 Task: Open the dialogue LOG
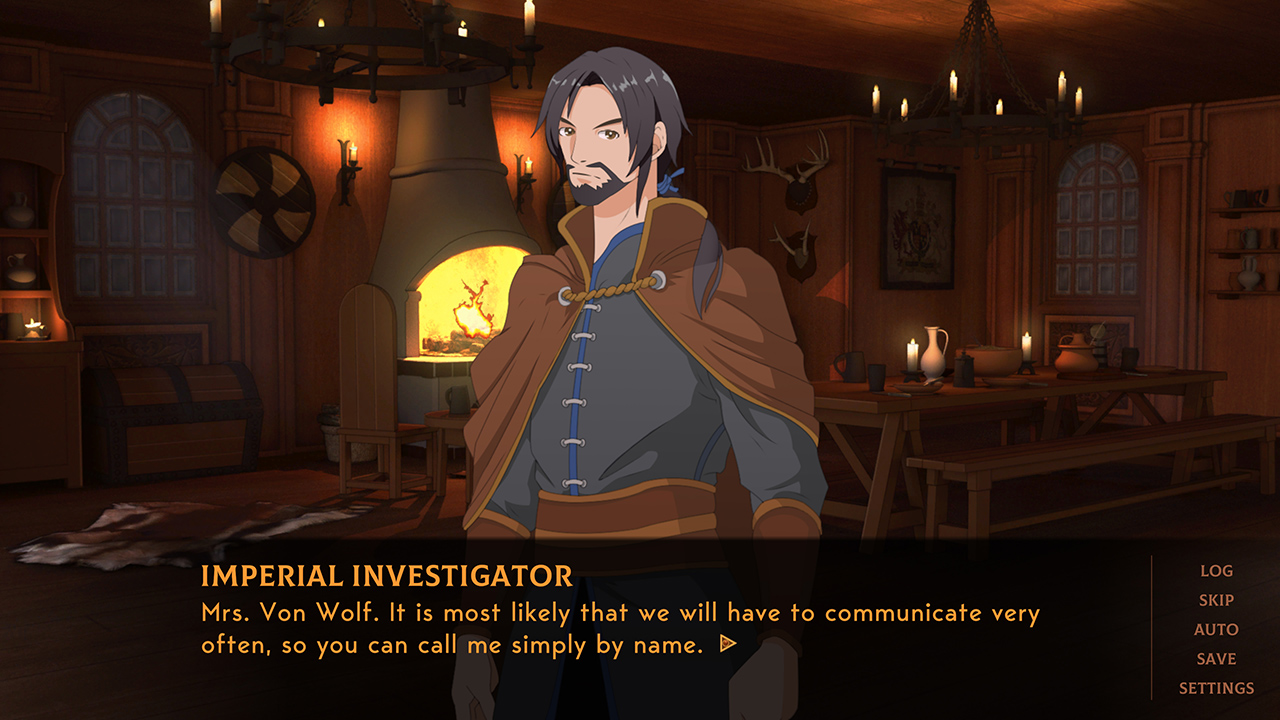[1216, 572]
